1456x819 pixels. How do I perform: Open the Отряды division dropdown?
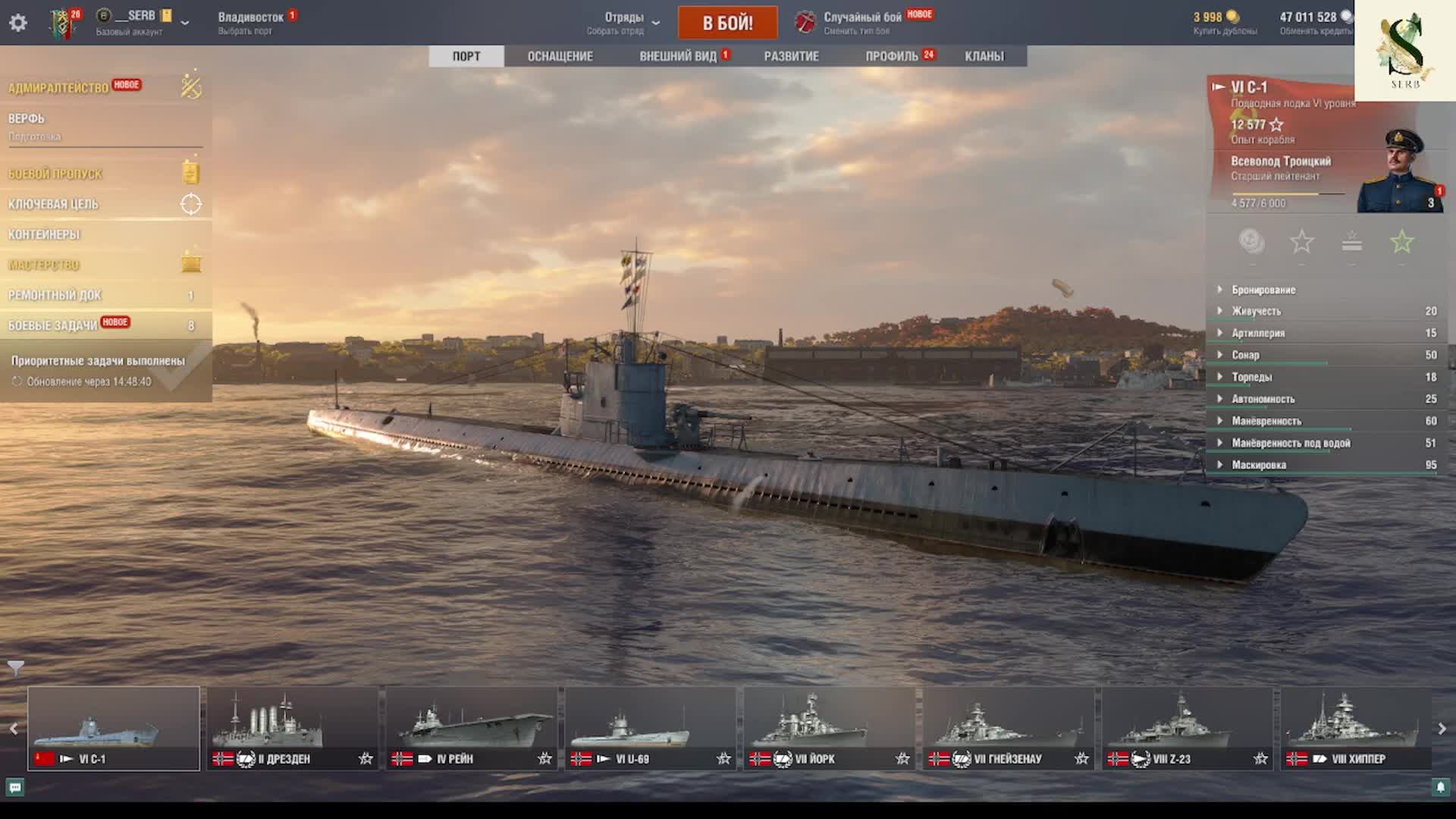pos(624,22)
